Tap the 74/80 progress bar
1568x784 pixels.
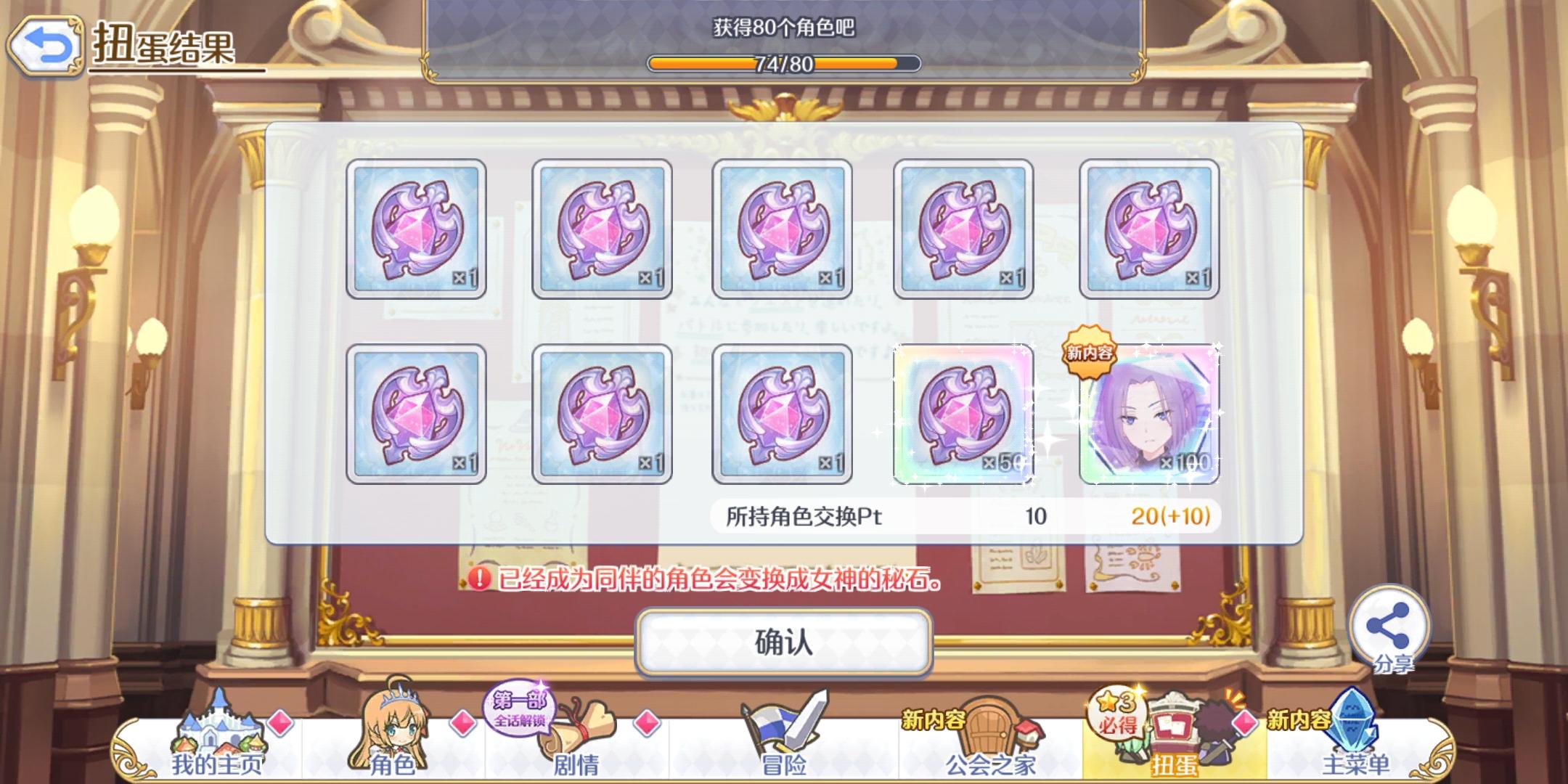[784, 64]
